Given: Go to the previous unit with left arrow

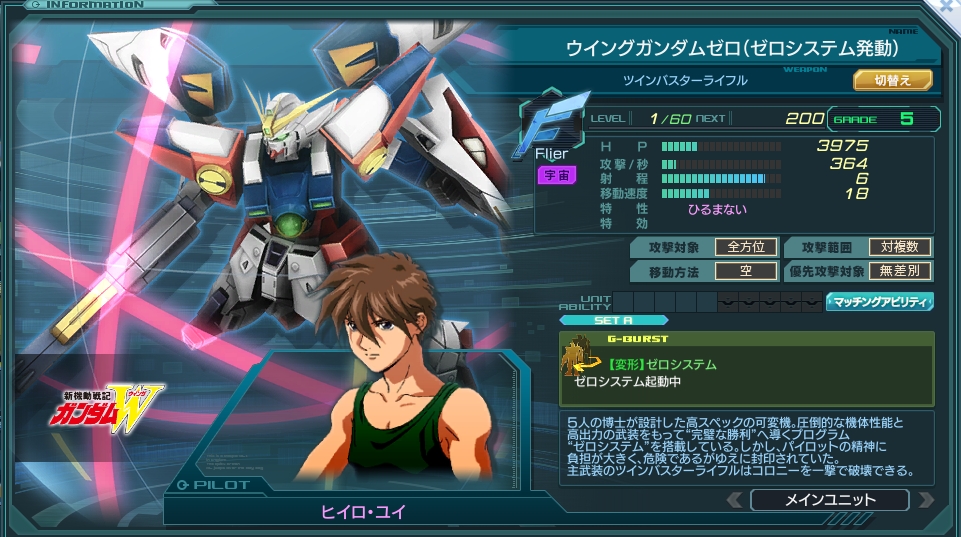Looking at the screenshot, I should coord(735,500).
